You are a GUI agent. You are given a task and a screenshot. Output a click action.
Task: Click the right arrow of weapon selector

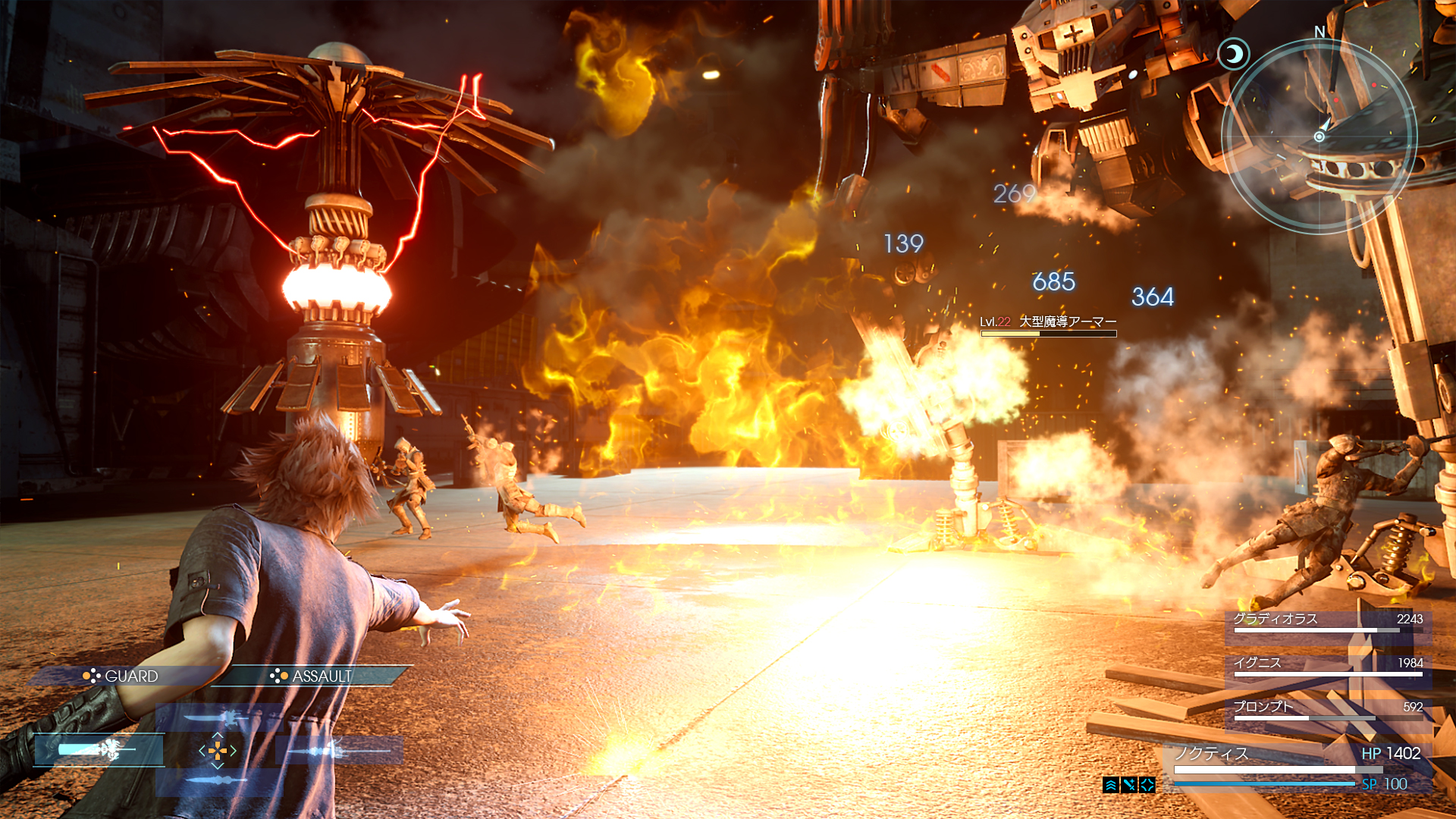tap(234, 752)
